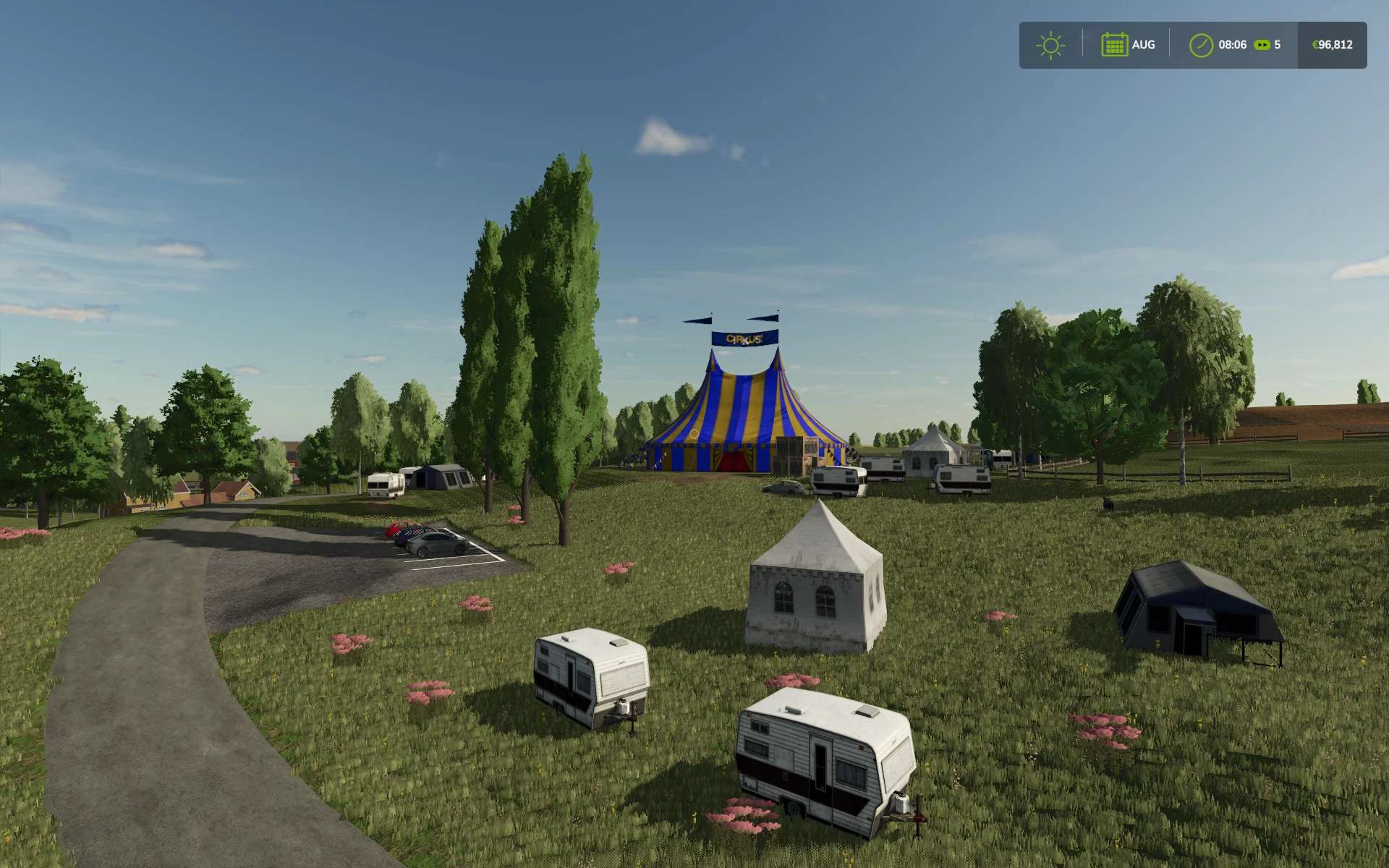Image resolution: width=1389 pixels, height=868 pixels.
Task: Select the green fast-forward time speed icon
Action: pos(1262,45)
